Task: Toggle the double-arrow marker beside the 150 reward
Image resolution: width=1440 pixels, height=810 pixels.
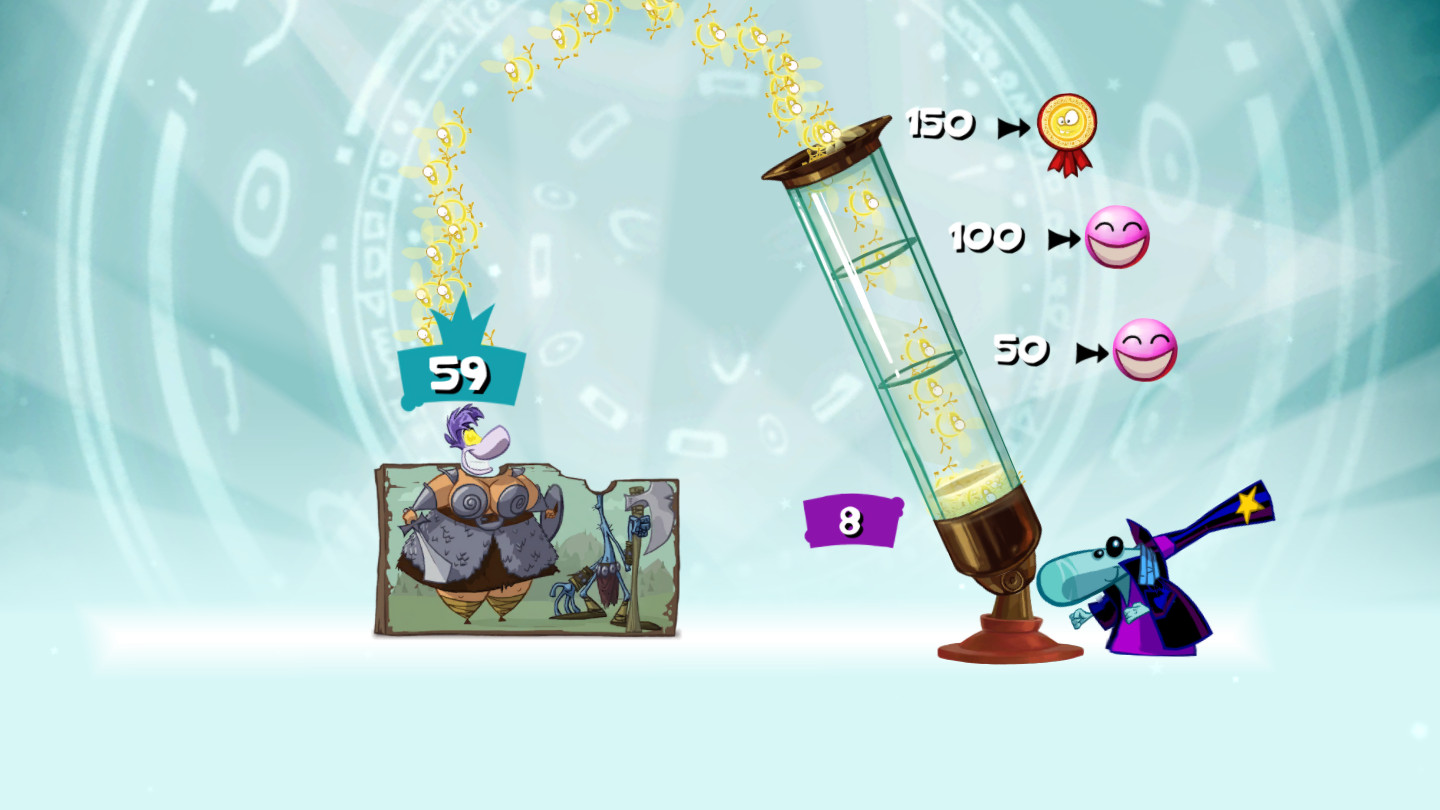Action: (1015, 127)
